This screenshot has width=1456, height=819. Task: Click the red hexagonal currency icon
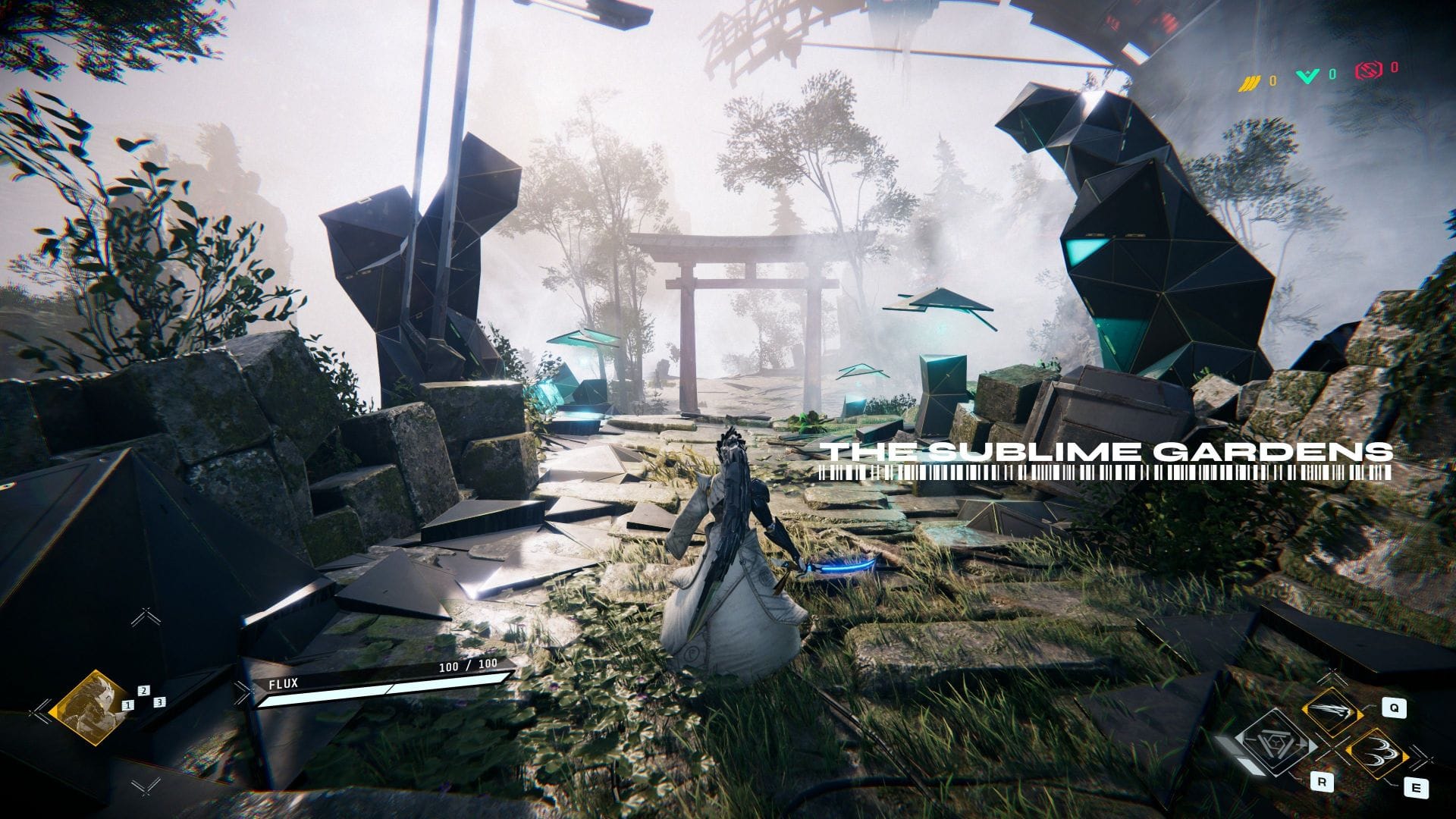point(1367,71)
